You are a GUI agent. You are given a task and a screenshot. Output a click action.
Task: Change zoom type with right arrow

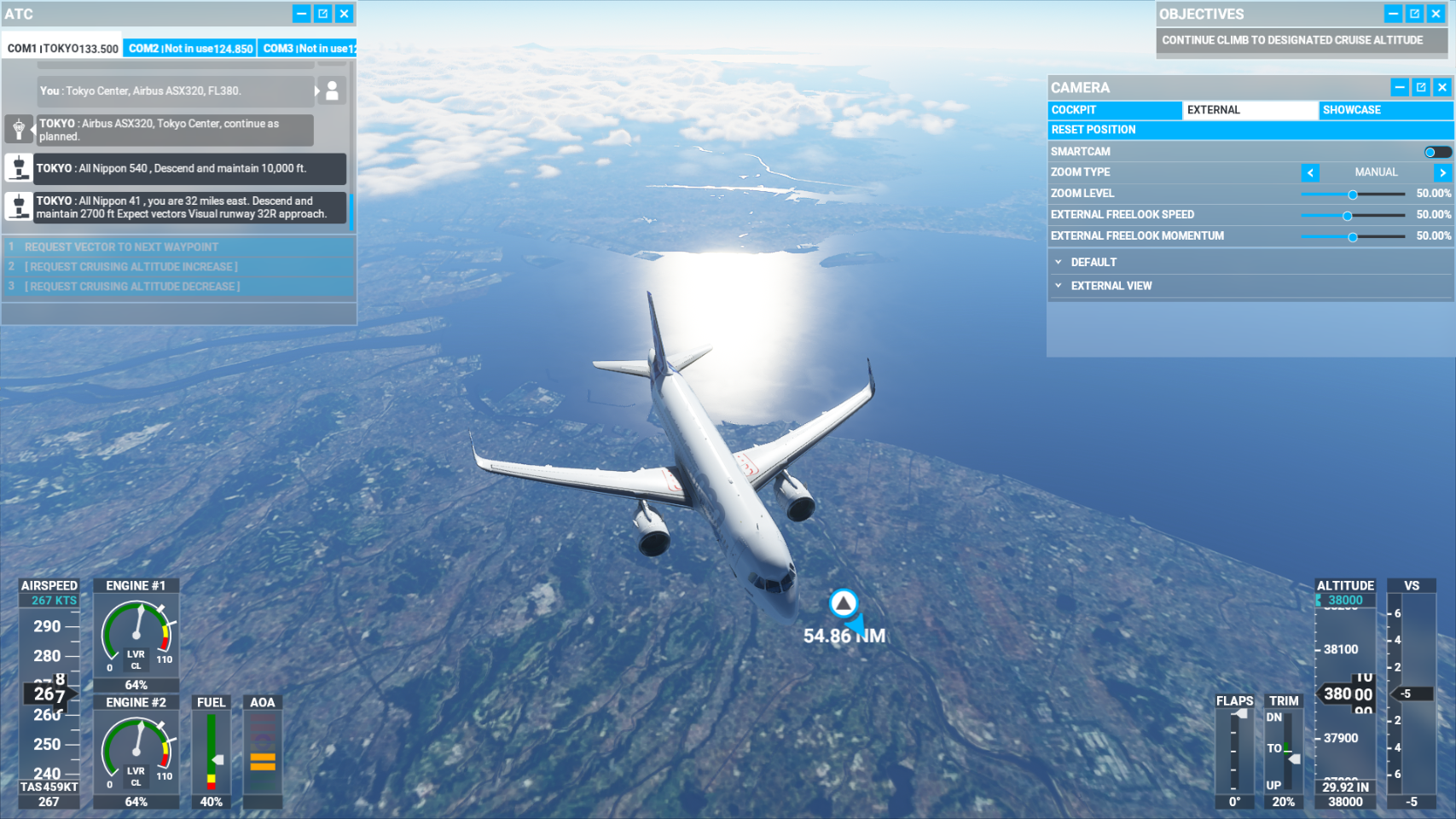[1442, 172]
